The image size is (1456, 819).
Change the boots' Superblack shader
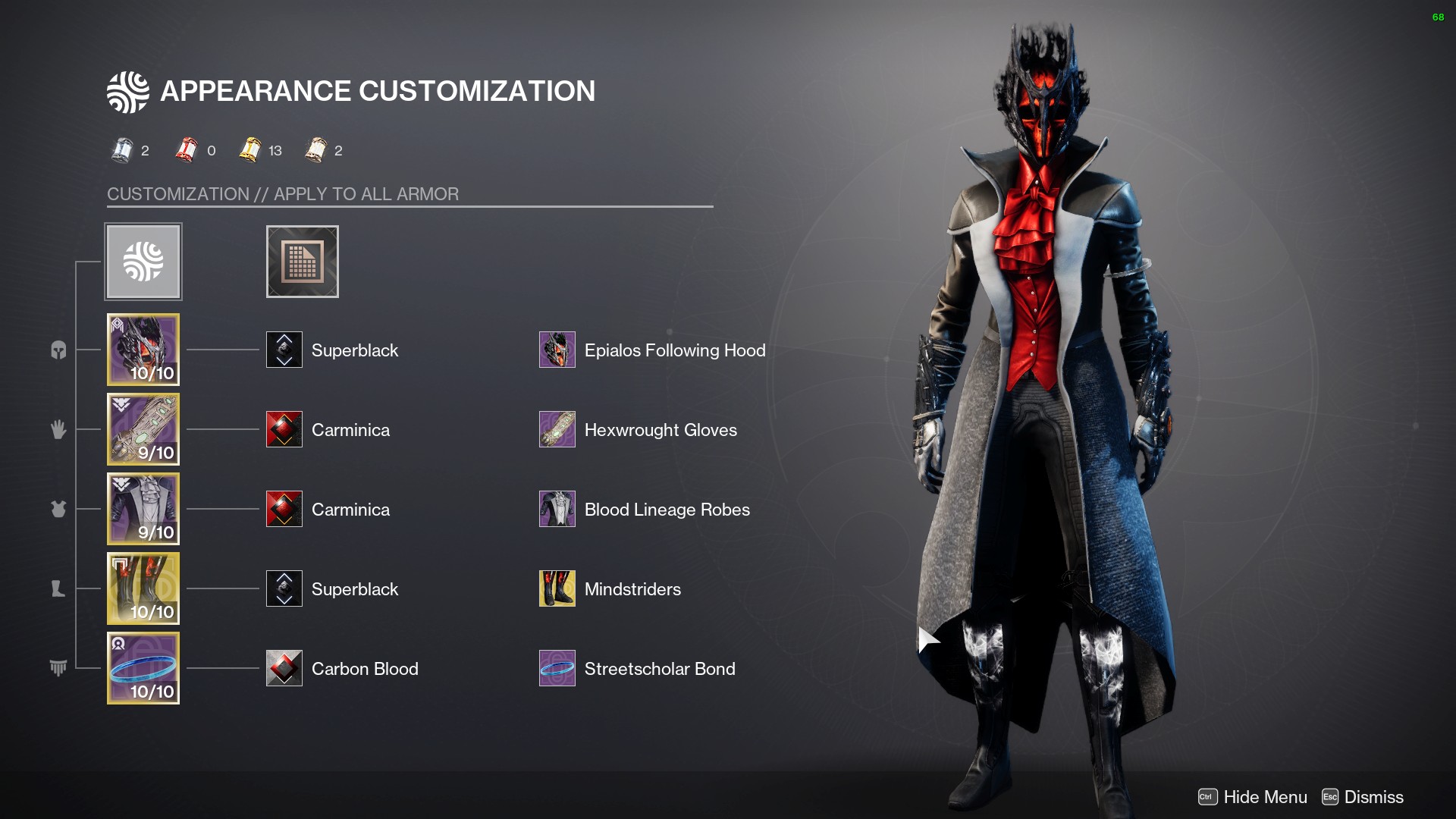tap(284, 588)
